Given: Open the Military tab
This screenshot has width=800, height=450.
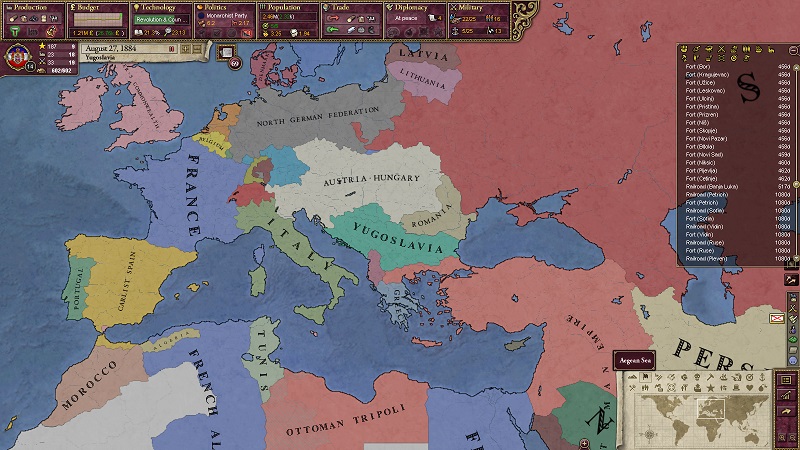Looking at the screenshot, I should point(478,7).
